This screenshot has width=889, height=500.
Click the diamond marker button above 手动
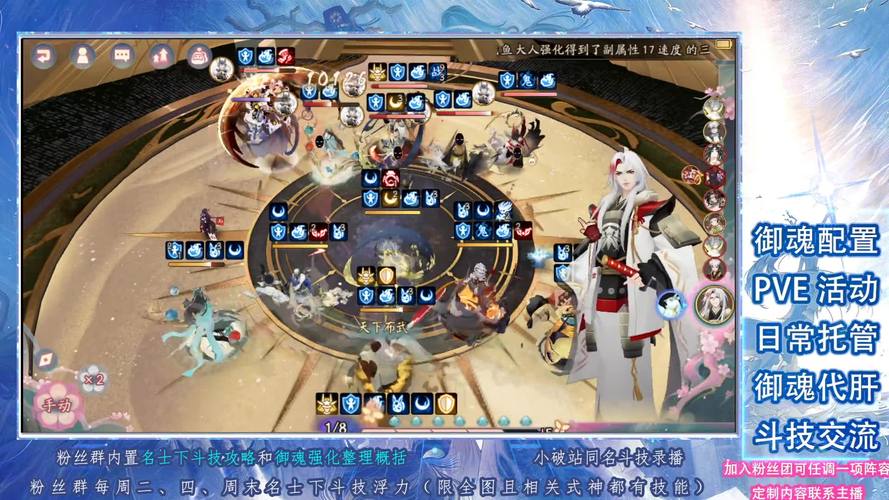[x=46, y=357]
